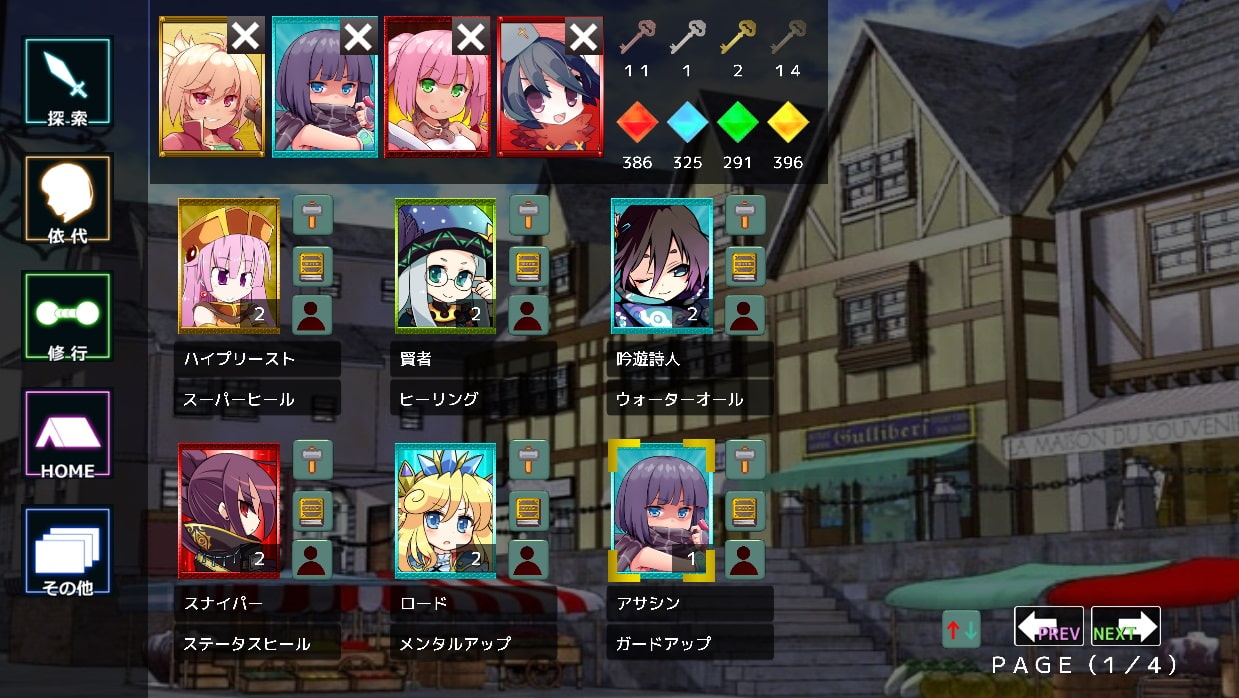Select the スナイパー character card
Viewport: 1239px width, 698px height.
point(228,510)
